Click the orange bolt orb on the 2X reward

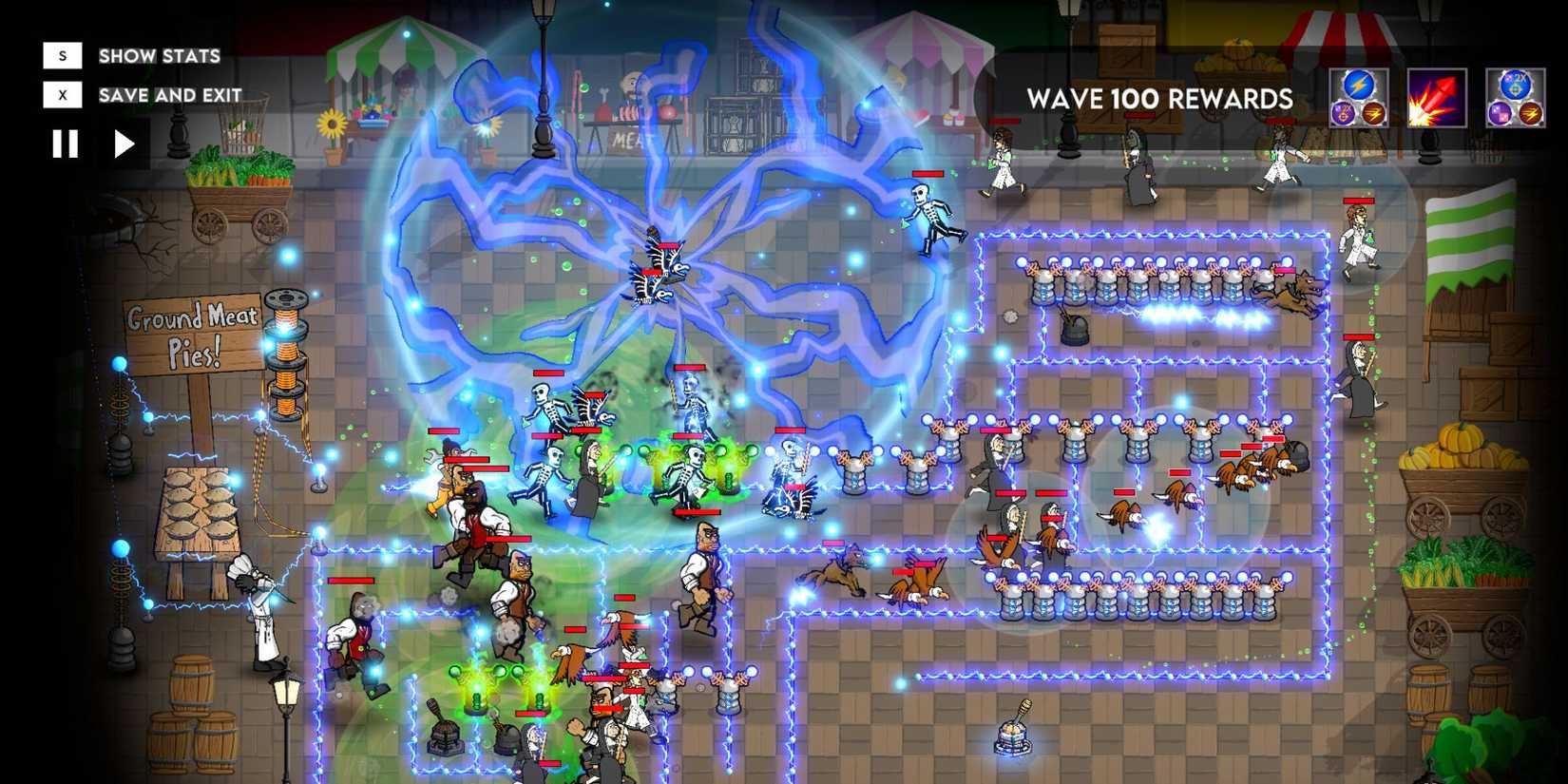[1530, 114]
